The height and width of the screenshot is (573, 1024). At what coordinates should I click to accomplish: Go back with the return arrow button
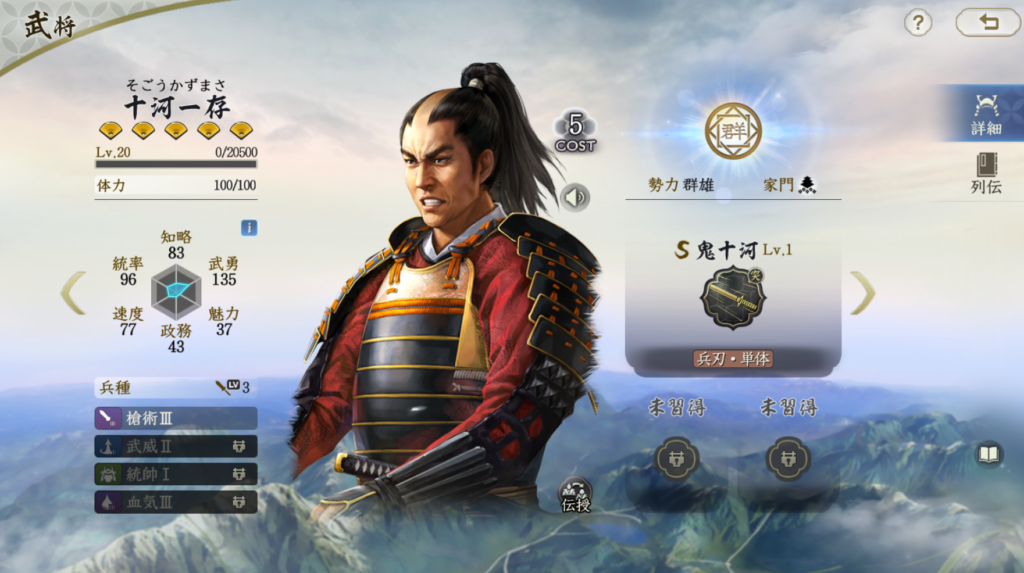(987, 23)
